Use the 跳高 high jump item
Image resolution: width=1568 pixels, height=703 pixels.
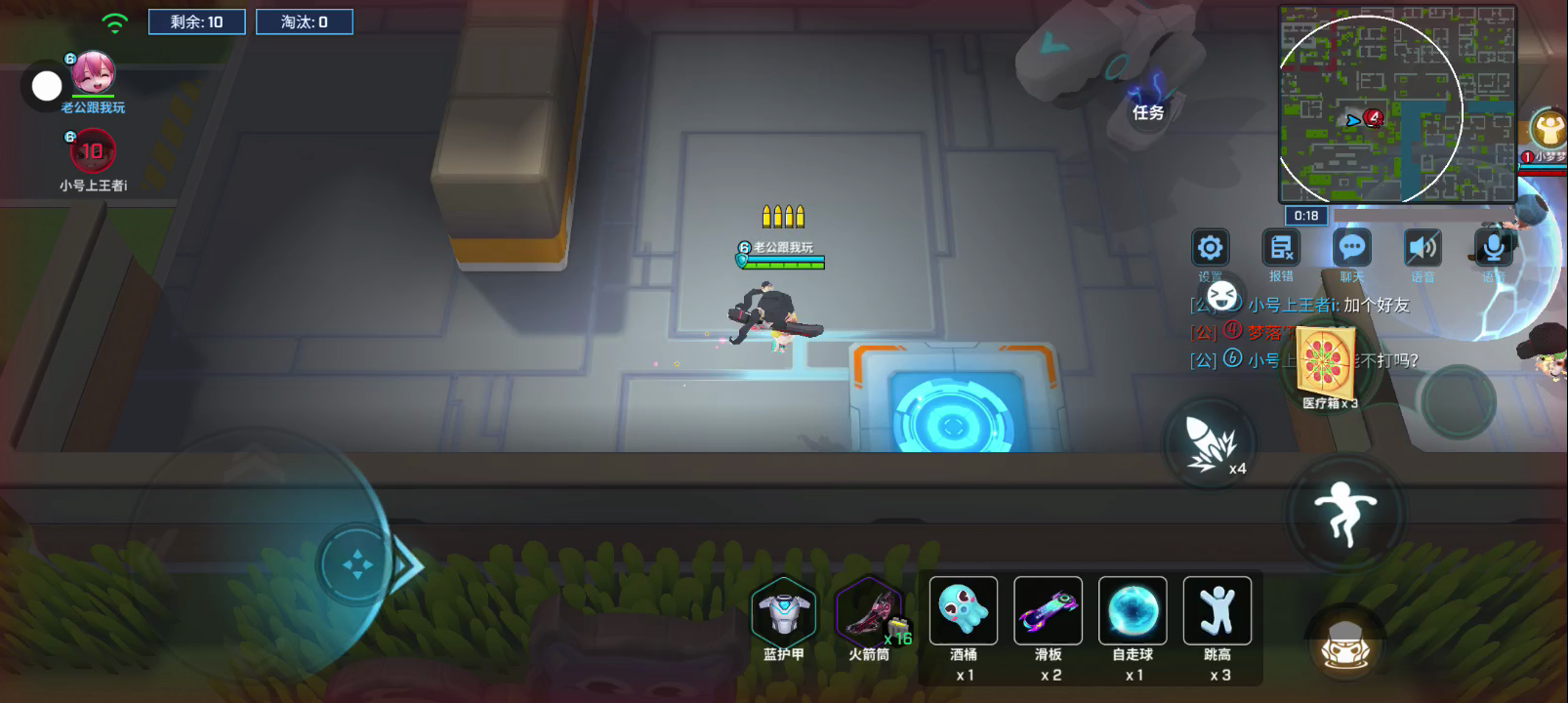(1217, 611)
